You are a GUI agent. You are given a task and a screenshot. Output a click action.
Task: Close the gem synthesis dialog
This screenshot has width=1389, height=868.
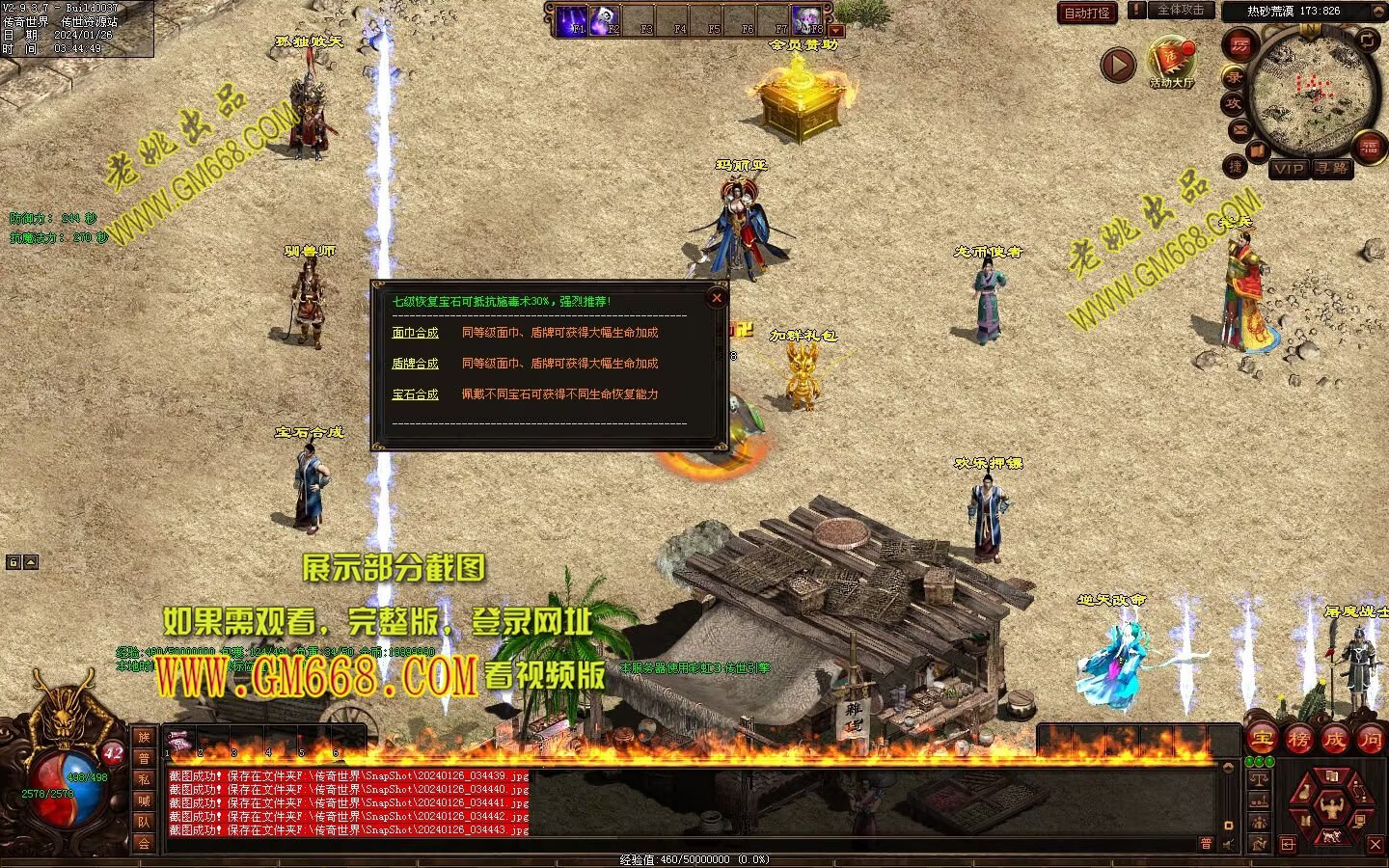tap(716, 298)
